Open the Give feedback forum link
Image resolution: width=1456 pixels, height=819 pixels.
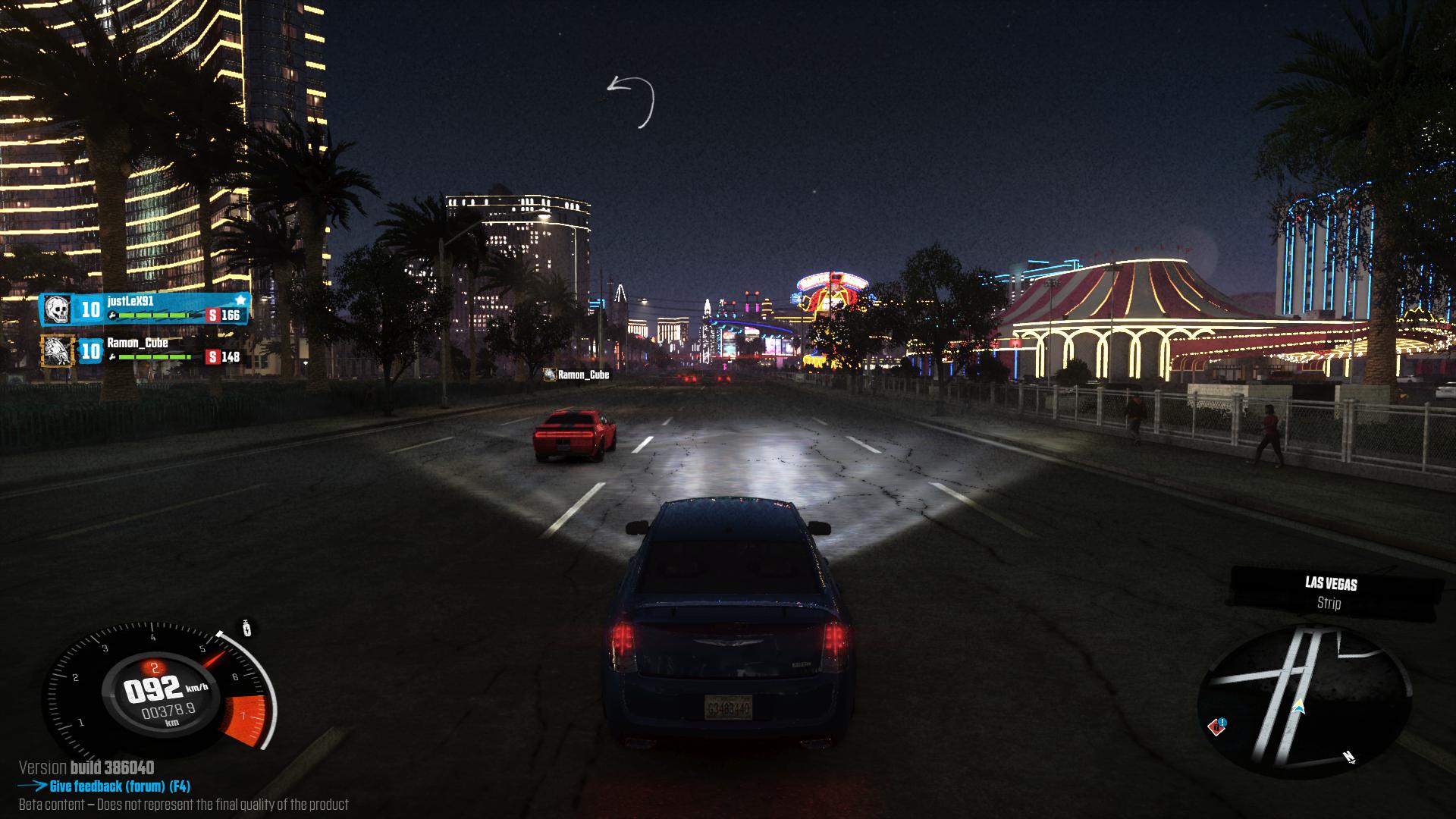click(x=119, y=786)
